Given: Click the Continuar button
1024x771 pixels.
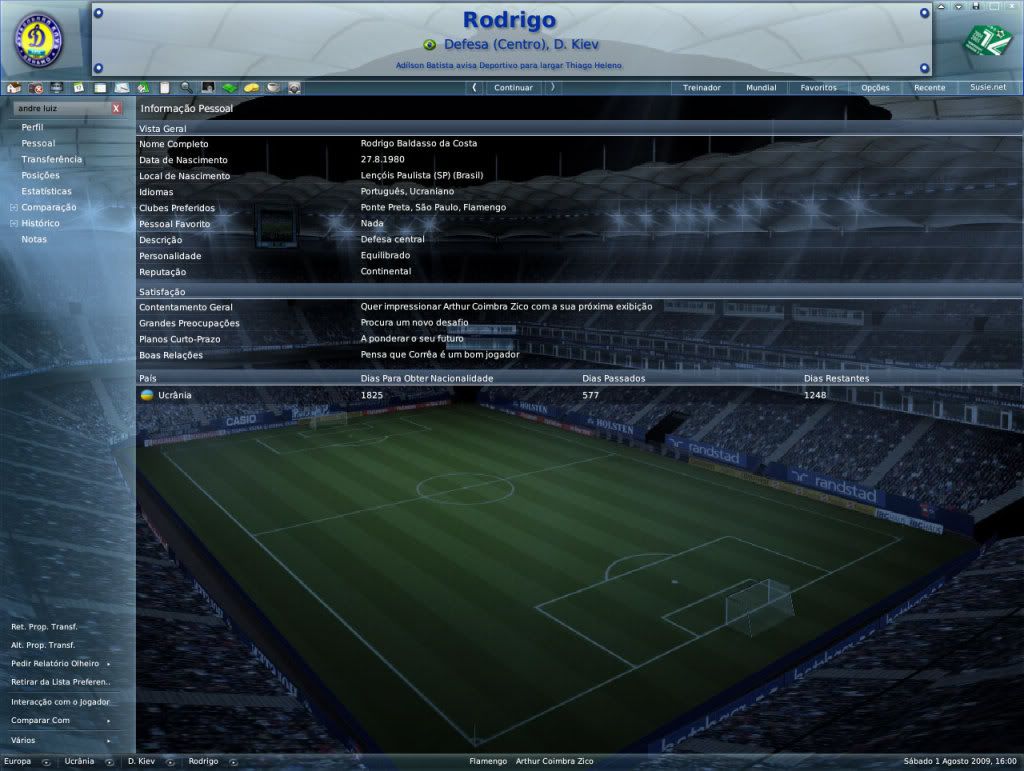Looking at the screenshot, I should (513, 88).
